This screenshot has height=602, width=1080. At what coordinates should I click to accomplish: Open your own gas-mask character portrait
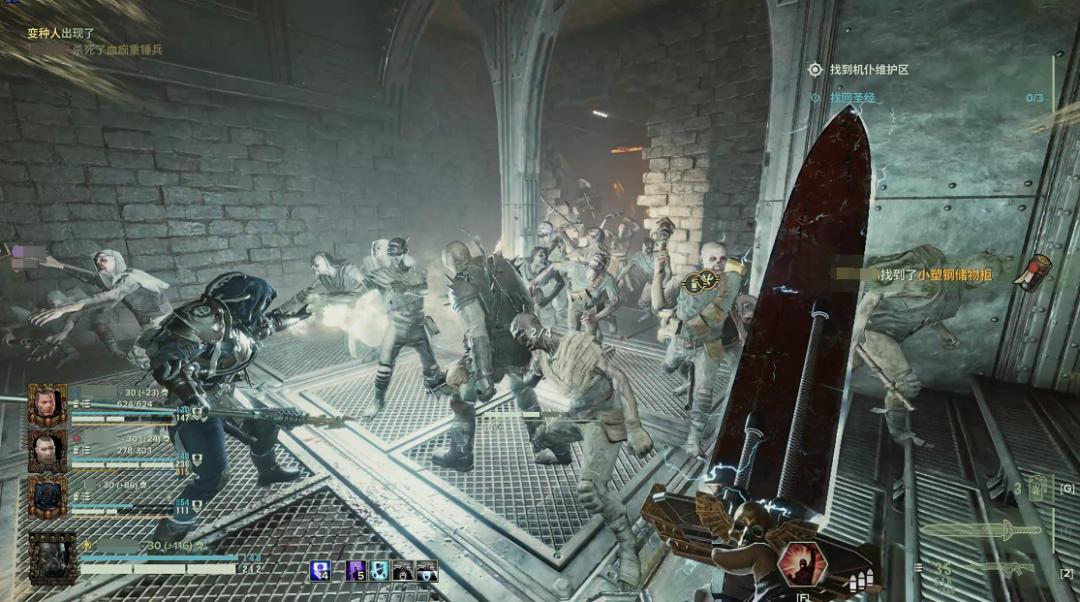click(x=53, y=557)
